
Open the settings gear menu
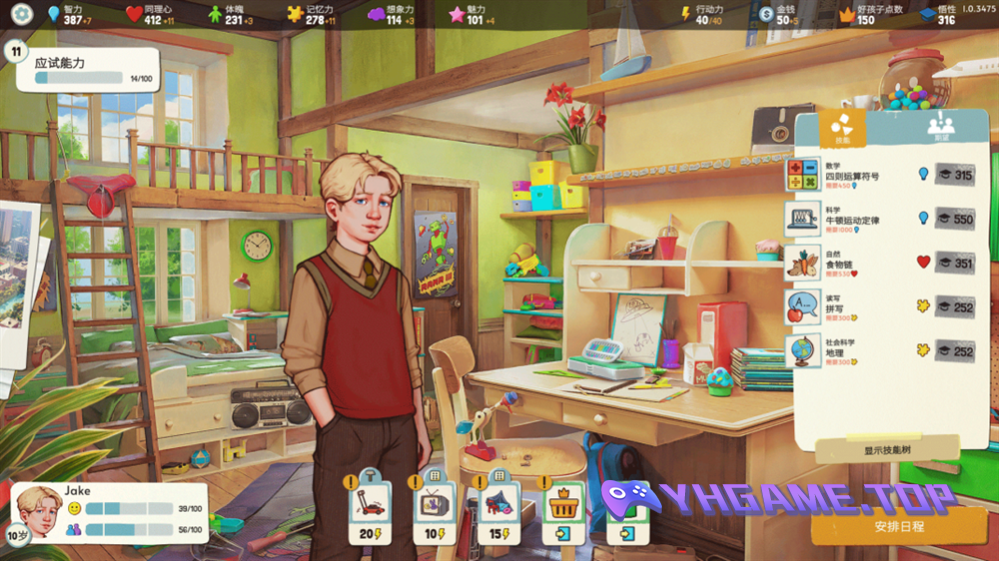point(22,14)
